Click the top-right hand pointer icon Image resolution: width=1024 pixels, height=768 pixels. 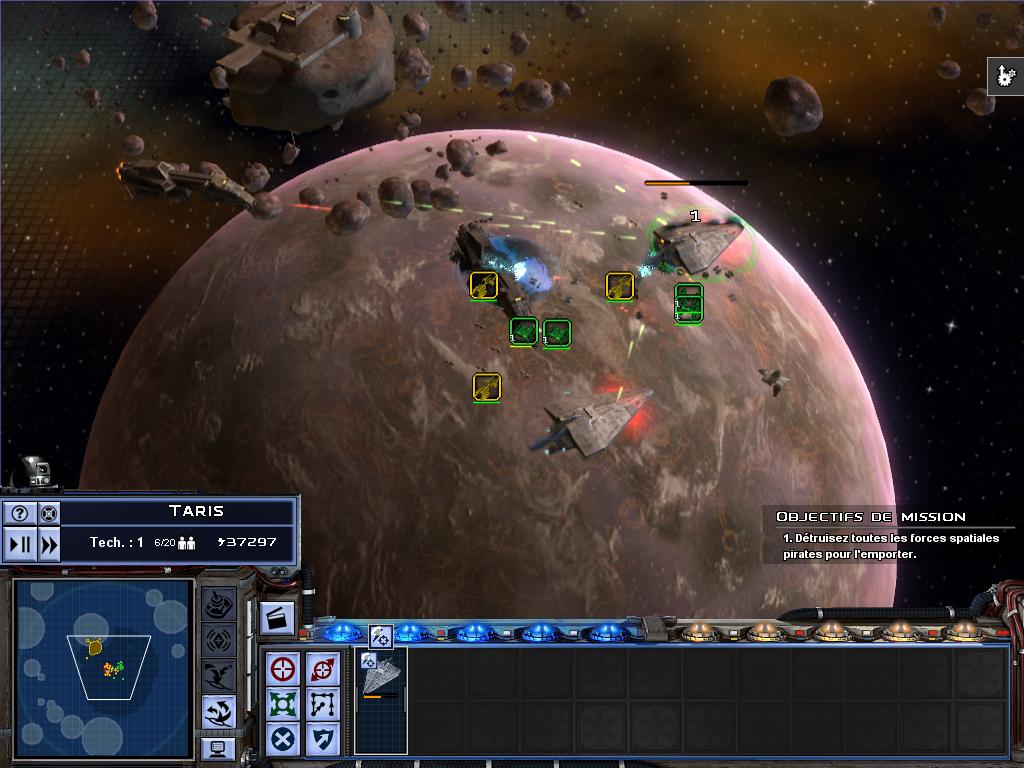(x=1004, y=76)
